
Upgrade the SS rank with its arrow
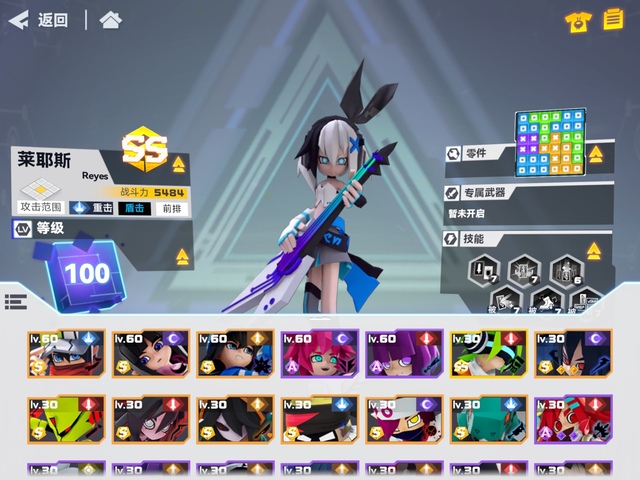(x=179, y=165)
